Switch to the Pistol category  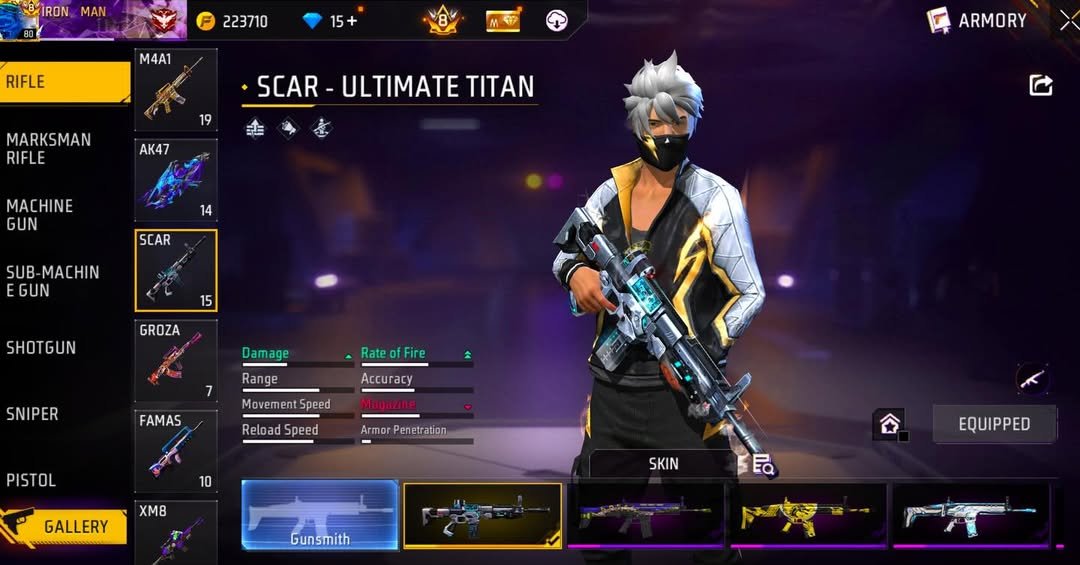(x=31, y=480)
